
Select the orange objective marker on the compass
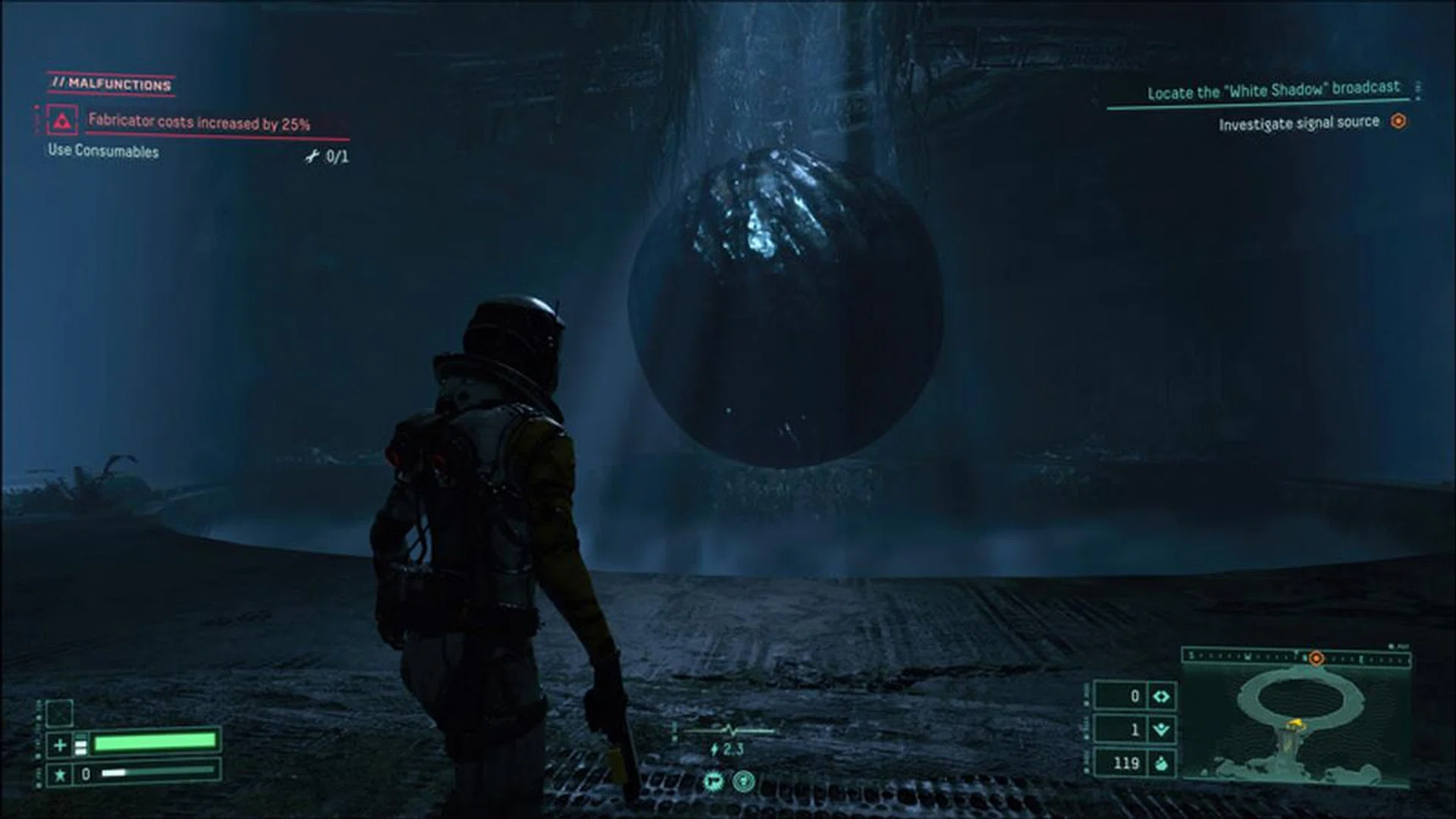click(x=1316, y=658)
